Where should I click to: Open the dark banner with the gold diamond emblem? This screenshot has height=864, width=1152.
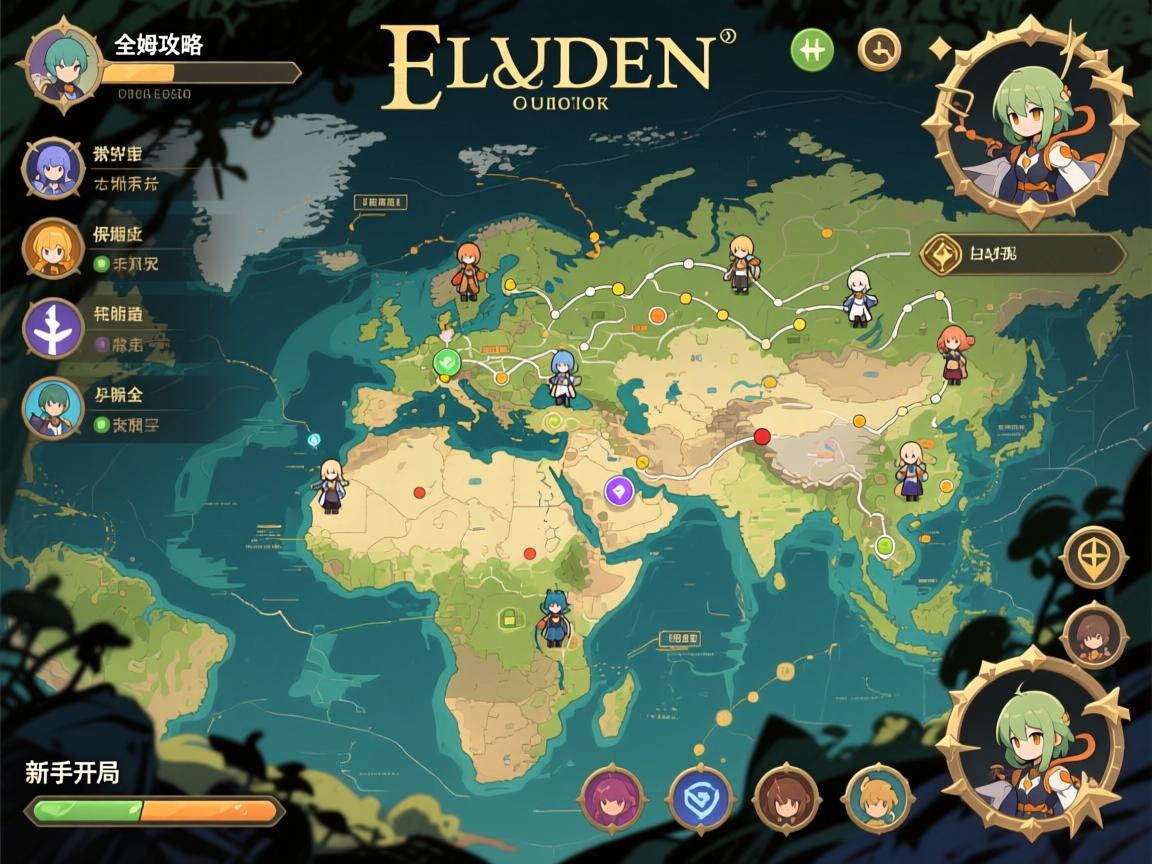pos(1022,255)
